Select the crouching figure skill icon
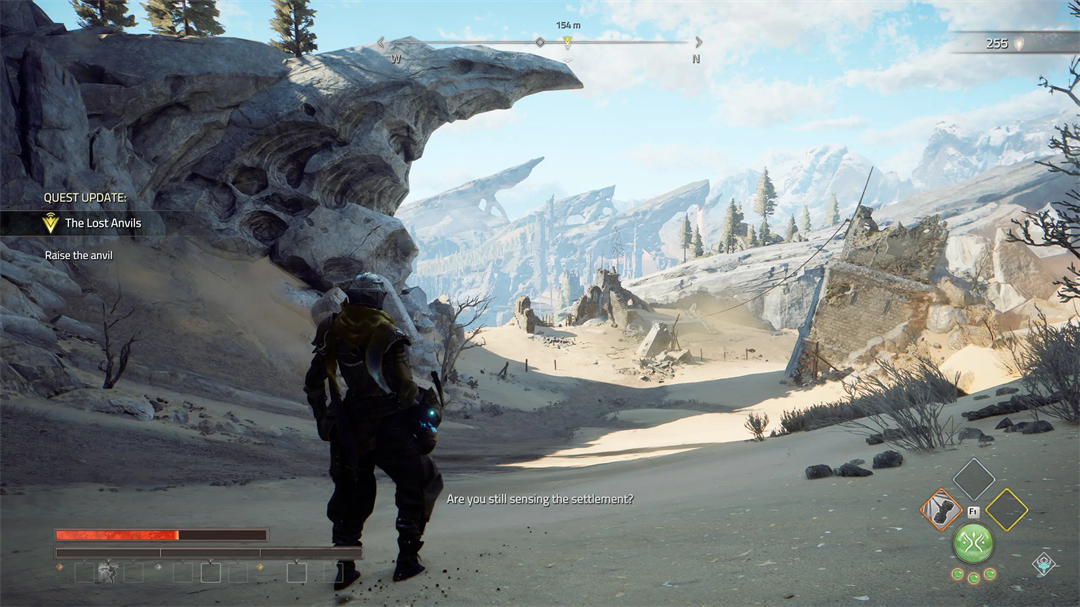The image size is (1080, 607). [106, 572]
